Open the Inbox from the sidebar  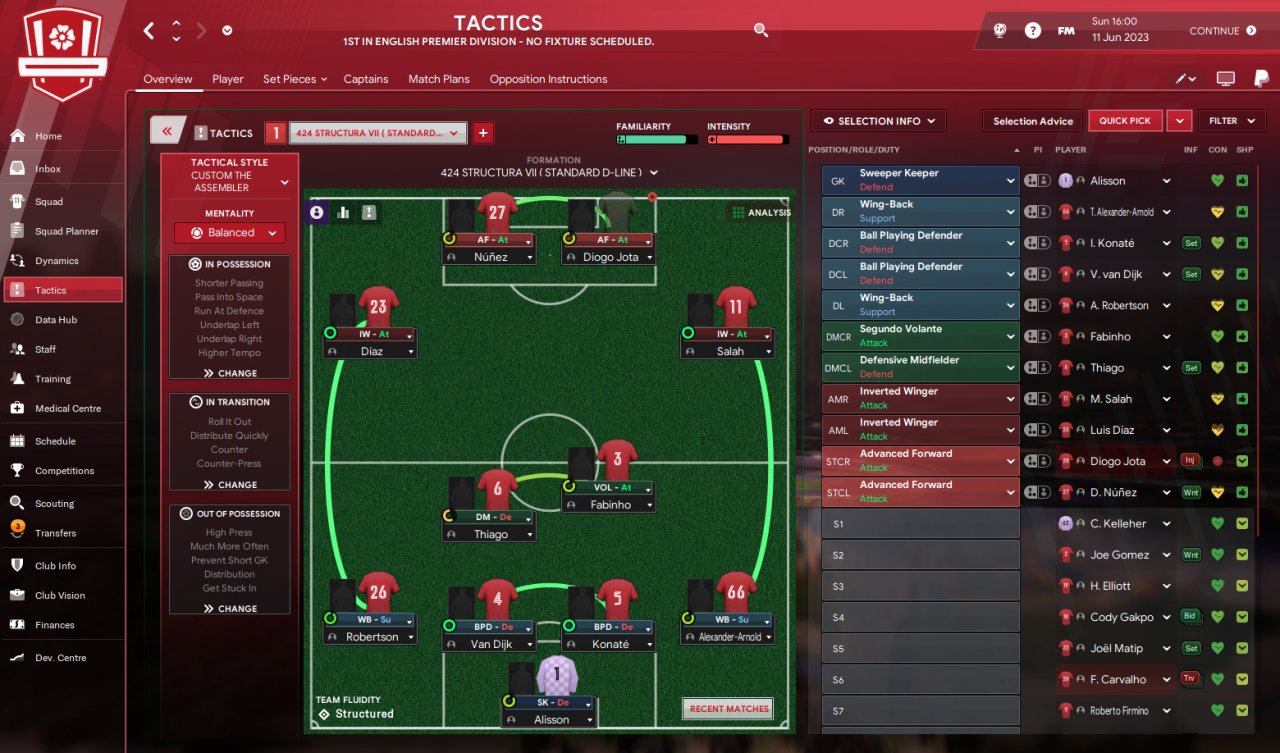click(47, 169)
